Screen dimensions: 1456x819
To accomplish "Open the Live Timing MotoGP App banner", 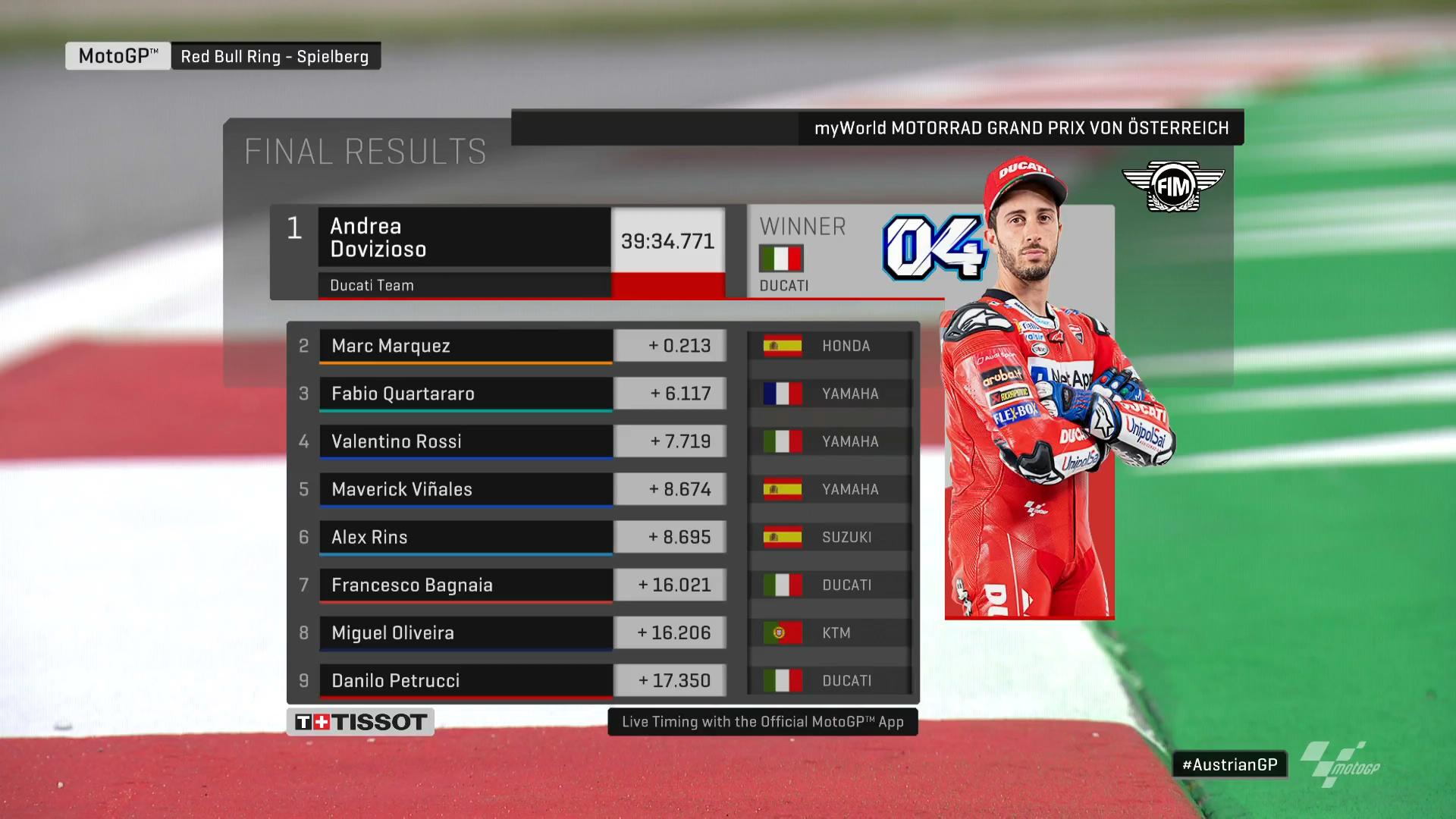I will click(762, 722).
